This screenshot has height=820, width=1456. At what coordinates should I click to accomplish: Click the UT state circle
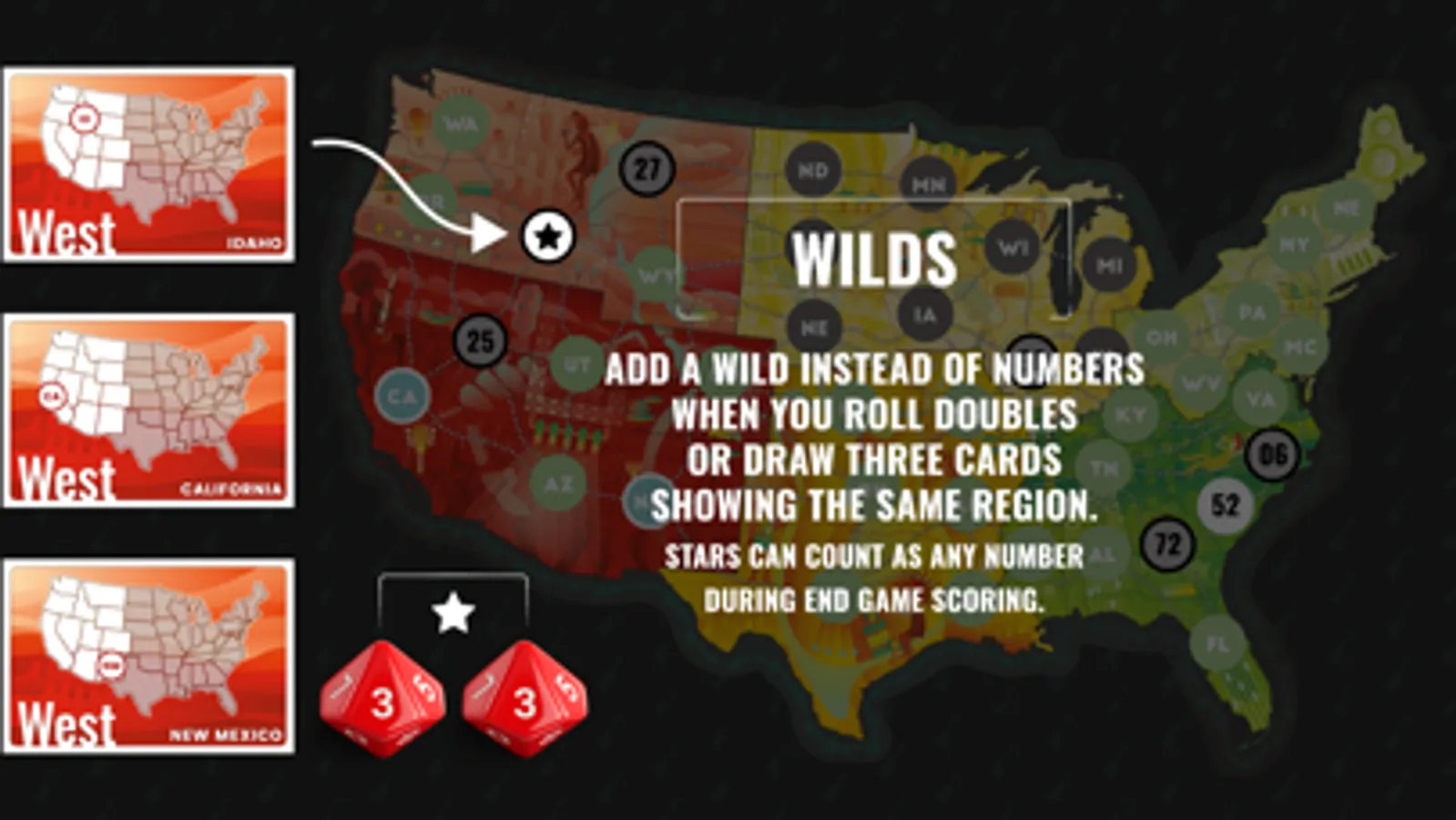[x=576, y=361]
